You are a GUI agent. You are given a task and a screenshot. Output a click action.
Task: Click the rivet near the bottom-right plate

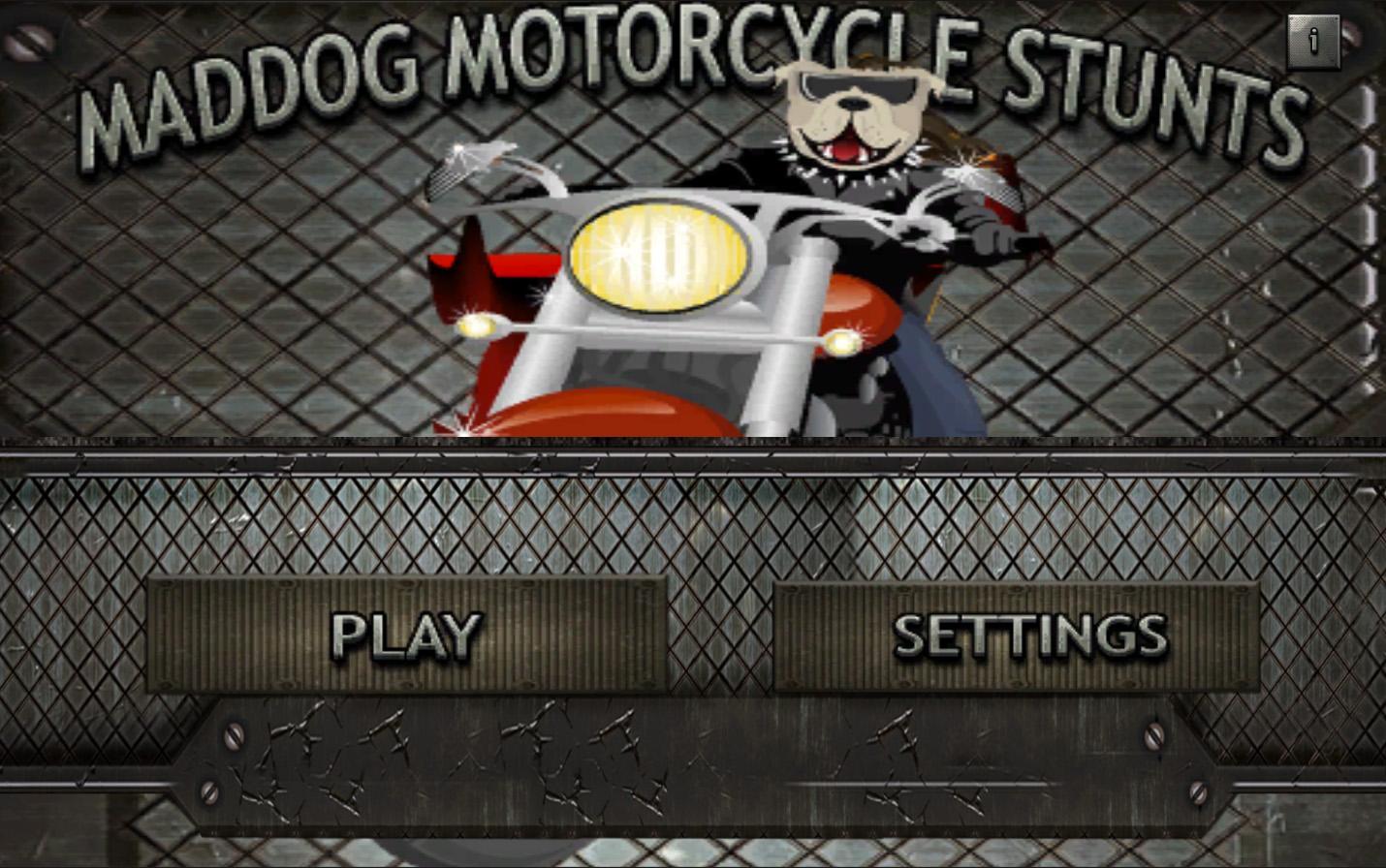coord(1153,738)
